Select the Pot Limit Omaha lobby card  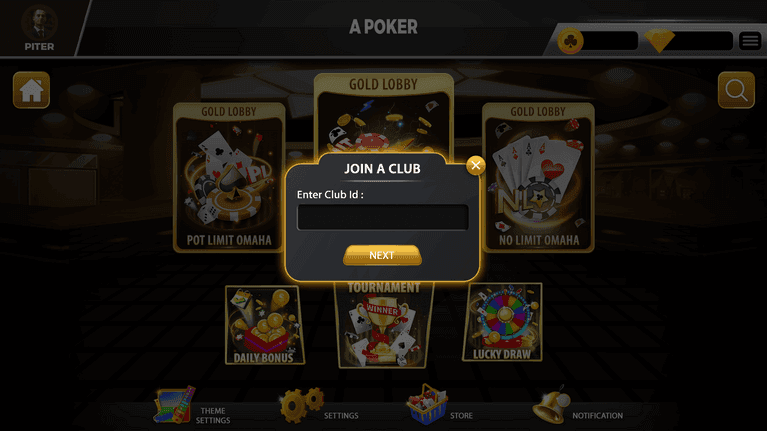pyautogui.click(x=228, y=176)
